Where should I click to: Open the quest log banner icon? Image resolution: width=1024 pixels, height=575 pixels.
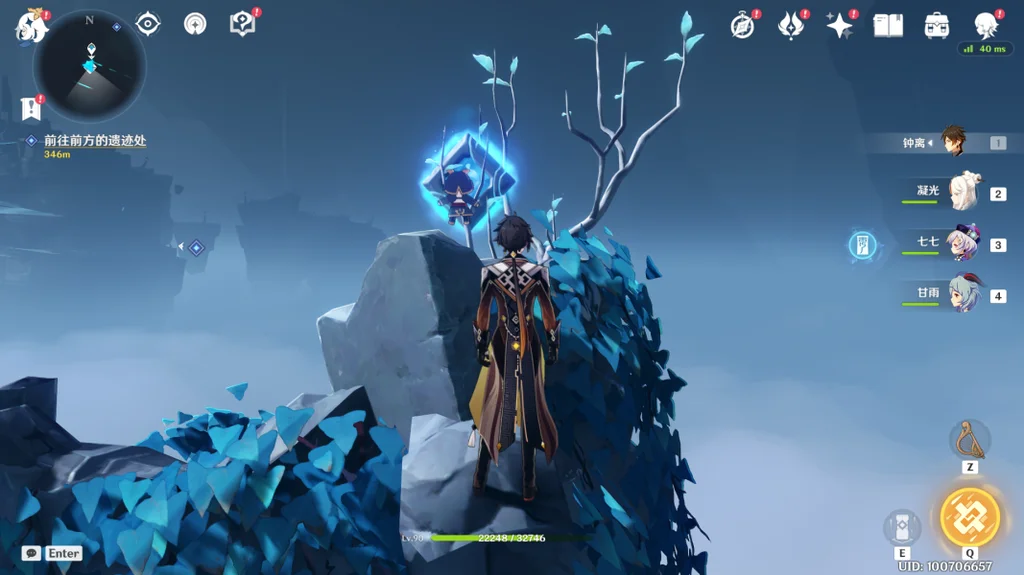(29, 108)
